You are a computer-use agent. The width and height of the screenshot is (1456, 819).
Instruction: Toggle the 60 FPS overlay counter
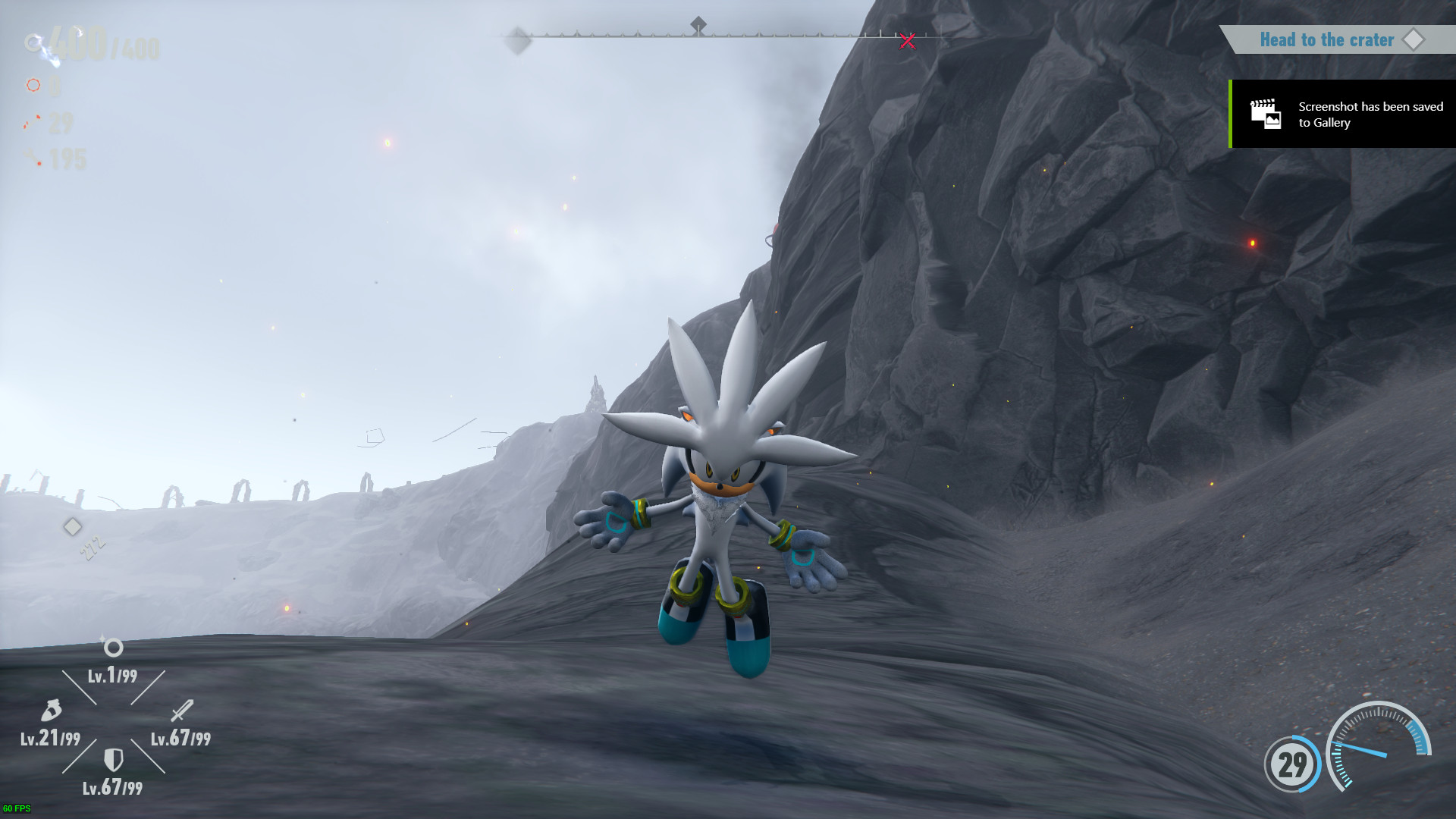point(16,807)
